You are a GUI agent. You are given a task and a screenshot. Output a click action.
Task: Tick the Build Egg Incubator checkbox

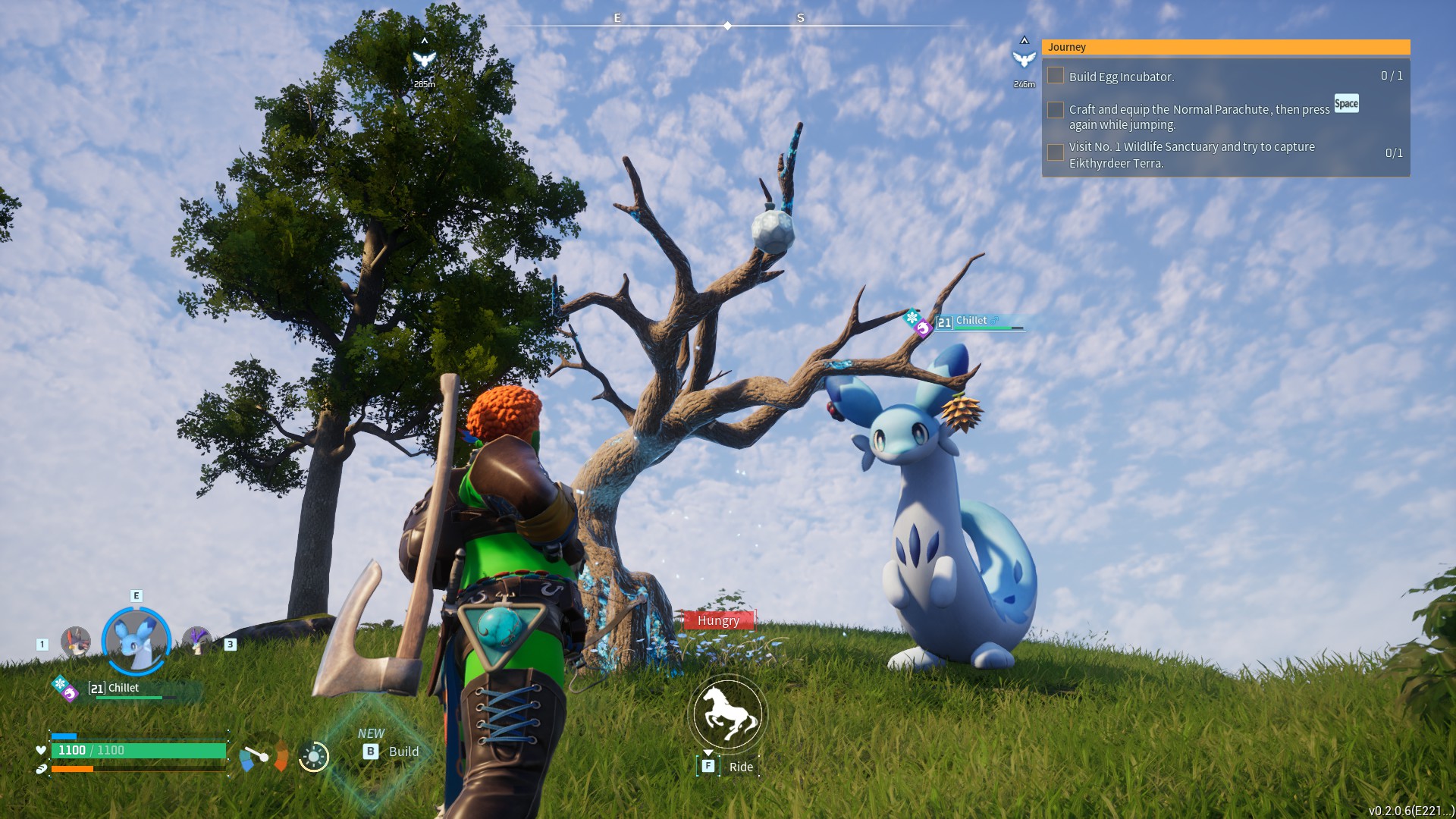click(1055, 76)
